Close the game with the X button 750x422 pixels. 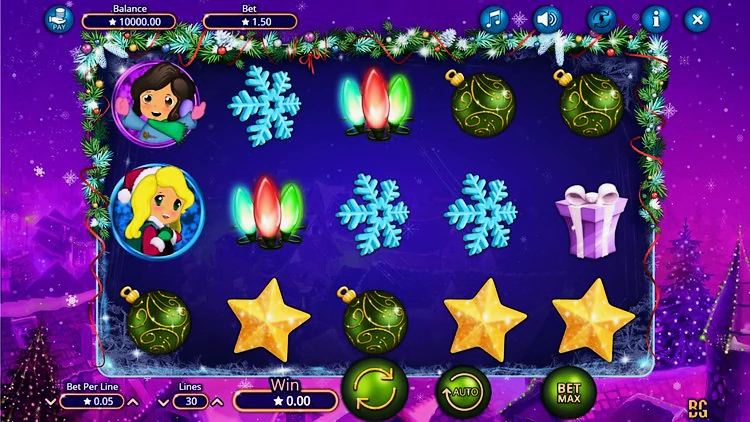coord(697,19)
